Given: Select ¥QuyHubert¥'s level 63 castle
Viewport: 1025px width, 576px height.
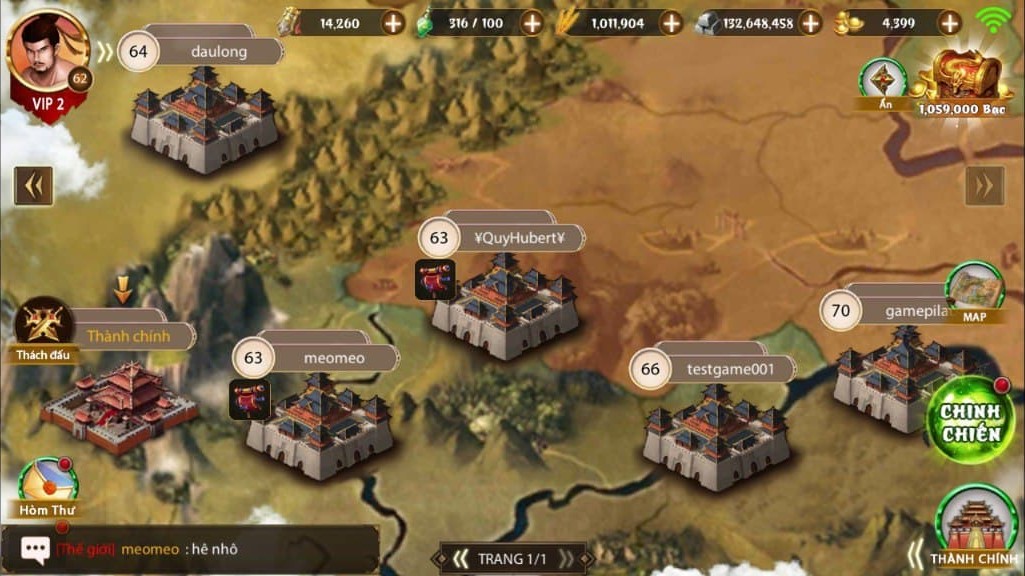Looking at the screenshot, I should (506, 303).
